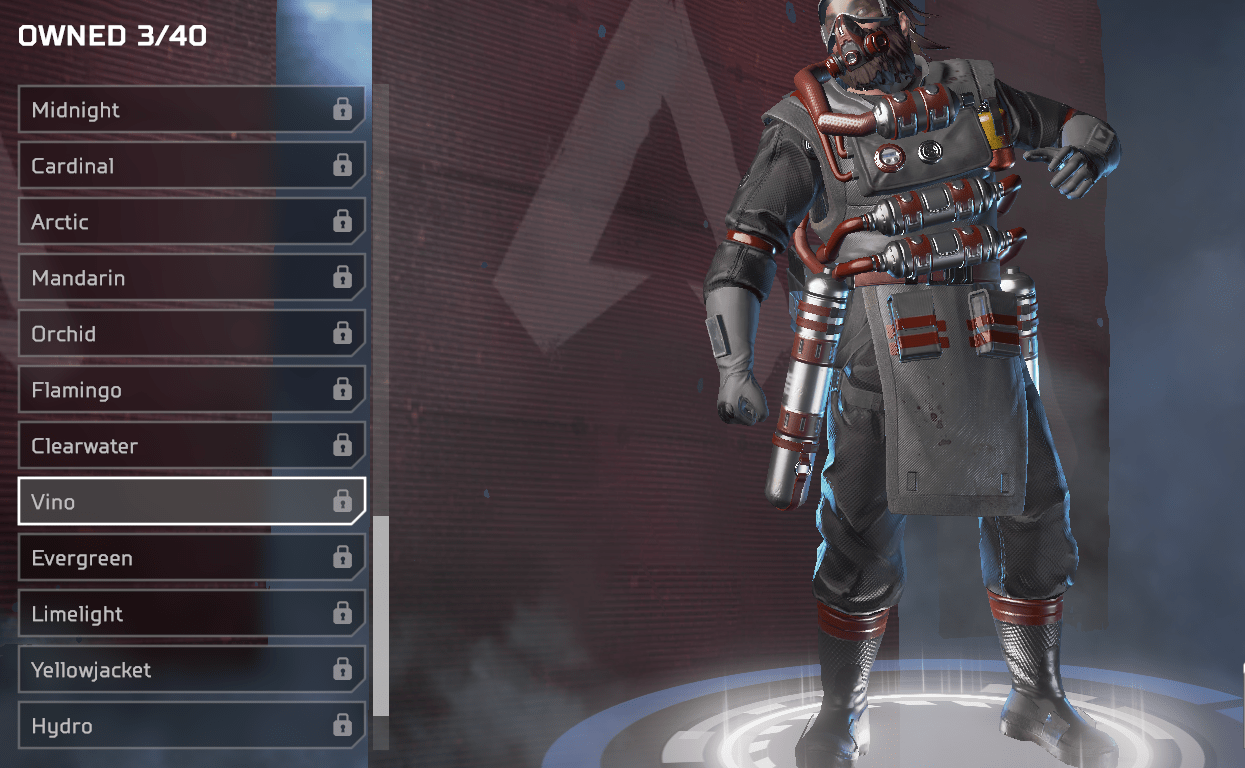The image size is (1245, 768).
Task: Click the skin list scrollbar thumb
Action: click(x=380, y=615)
